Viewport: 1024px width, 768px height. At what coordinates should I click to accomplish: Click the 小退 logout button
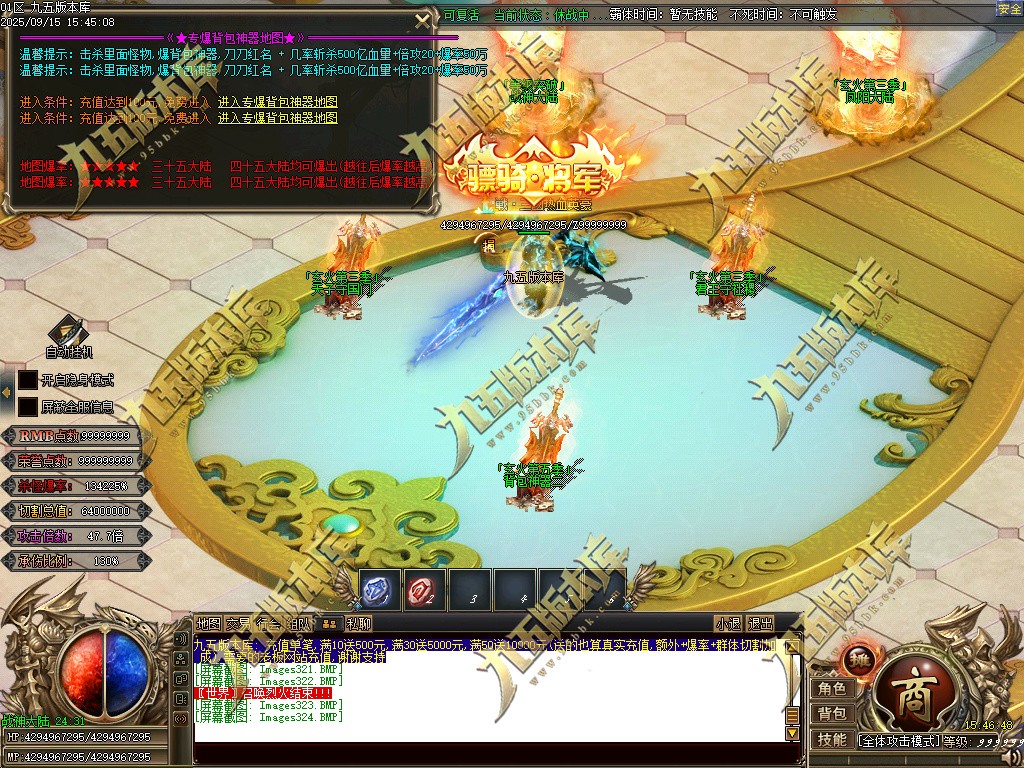tap(728, 624)
